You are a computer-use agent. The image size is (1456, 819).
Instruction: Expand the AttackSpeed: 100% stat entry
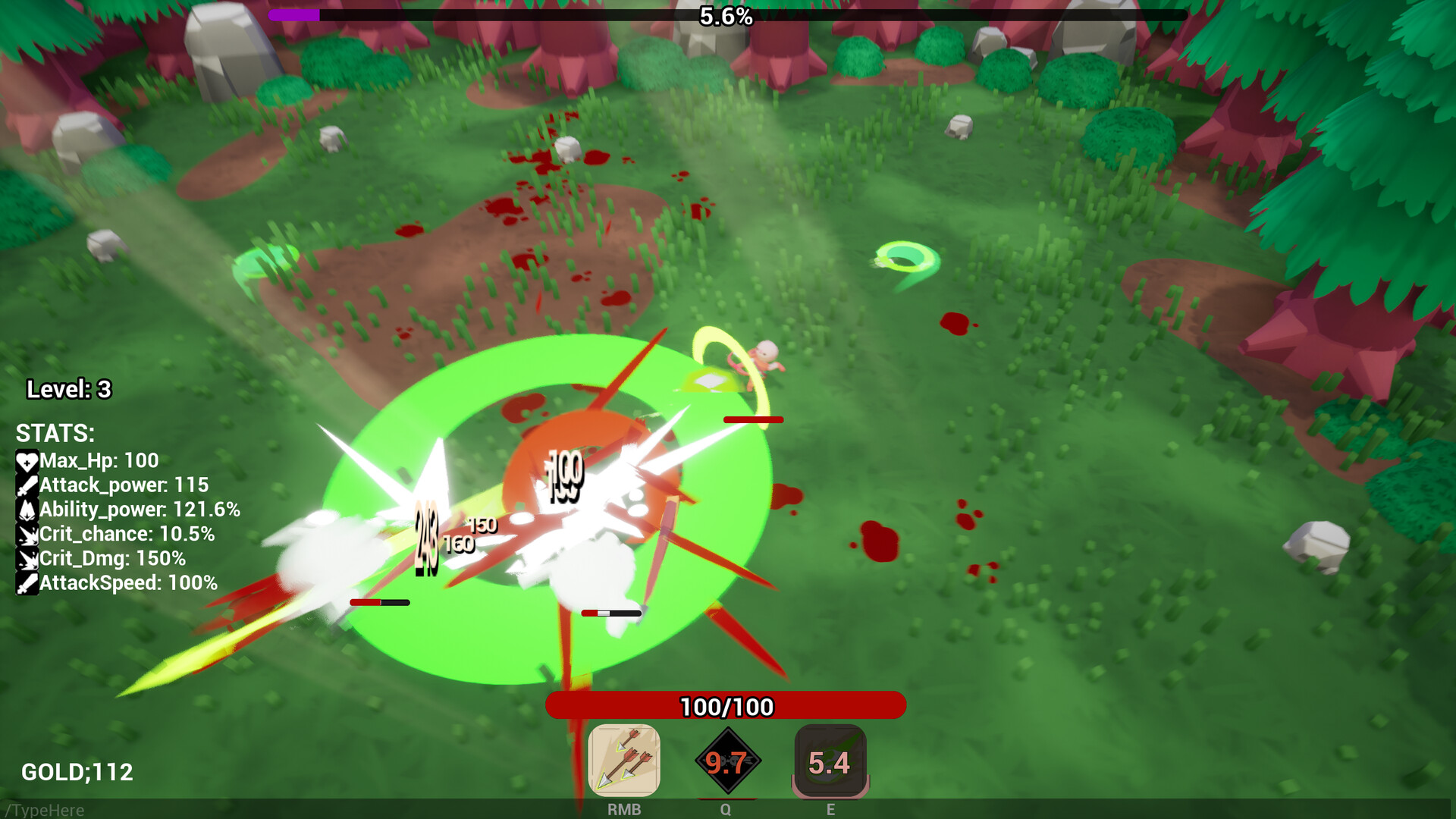[129, 584]
